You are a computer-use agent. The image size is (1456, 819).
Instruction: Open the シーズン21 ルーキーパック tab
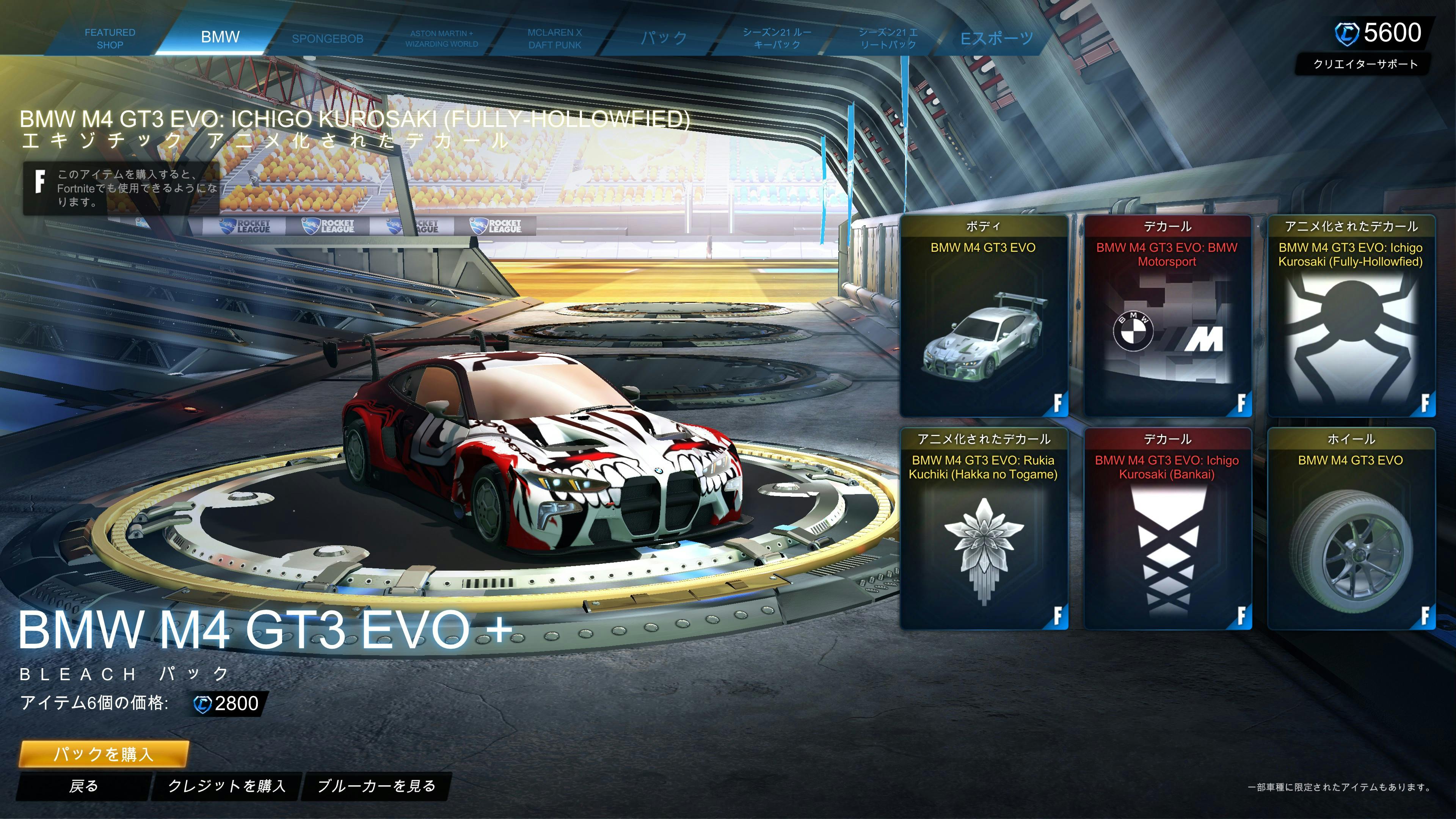[777, 38]
